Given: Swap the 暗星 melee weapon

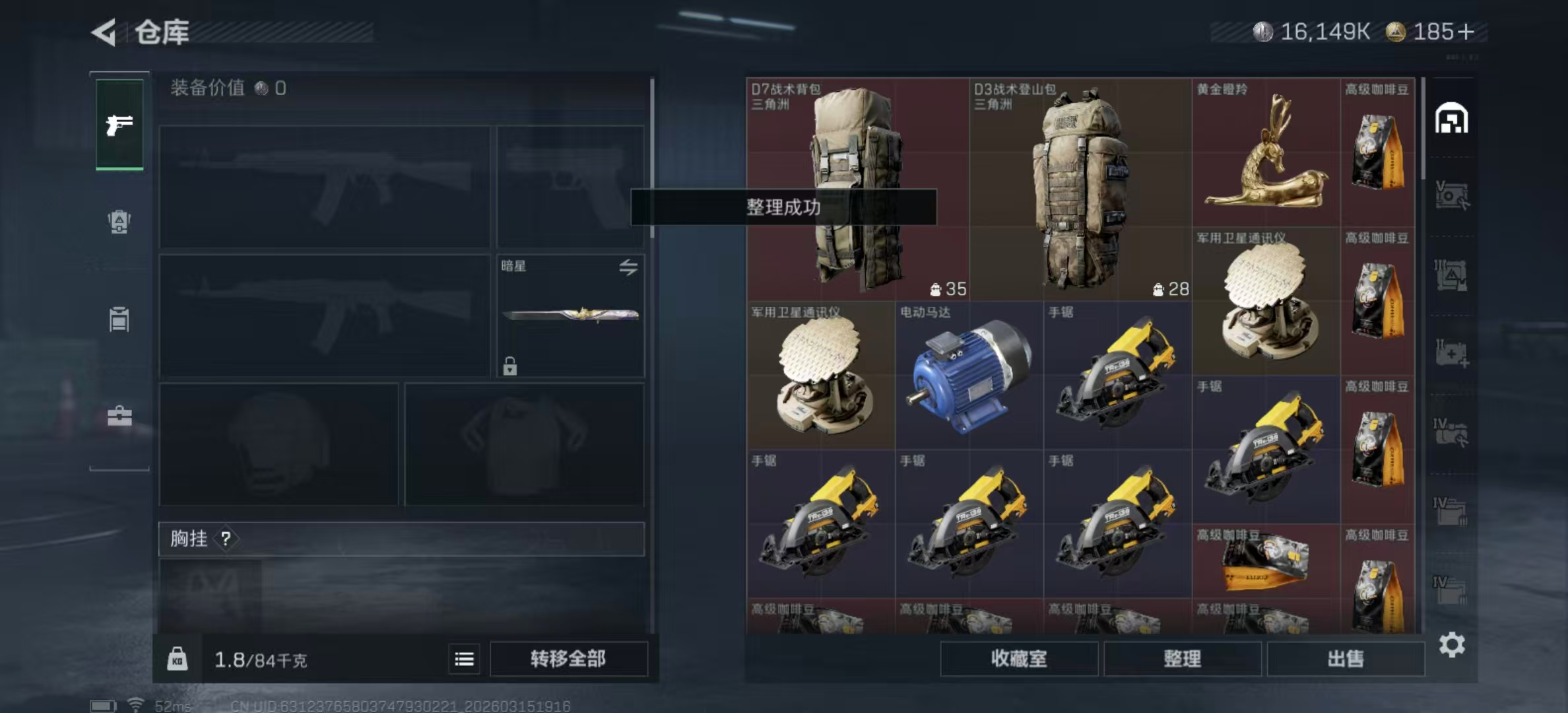Looking at the screenshot, I should 628,267.
